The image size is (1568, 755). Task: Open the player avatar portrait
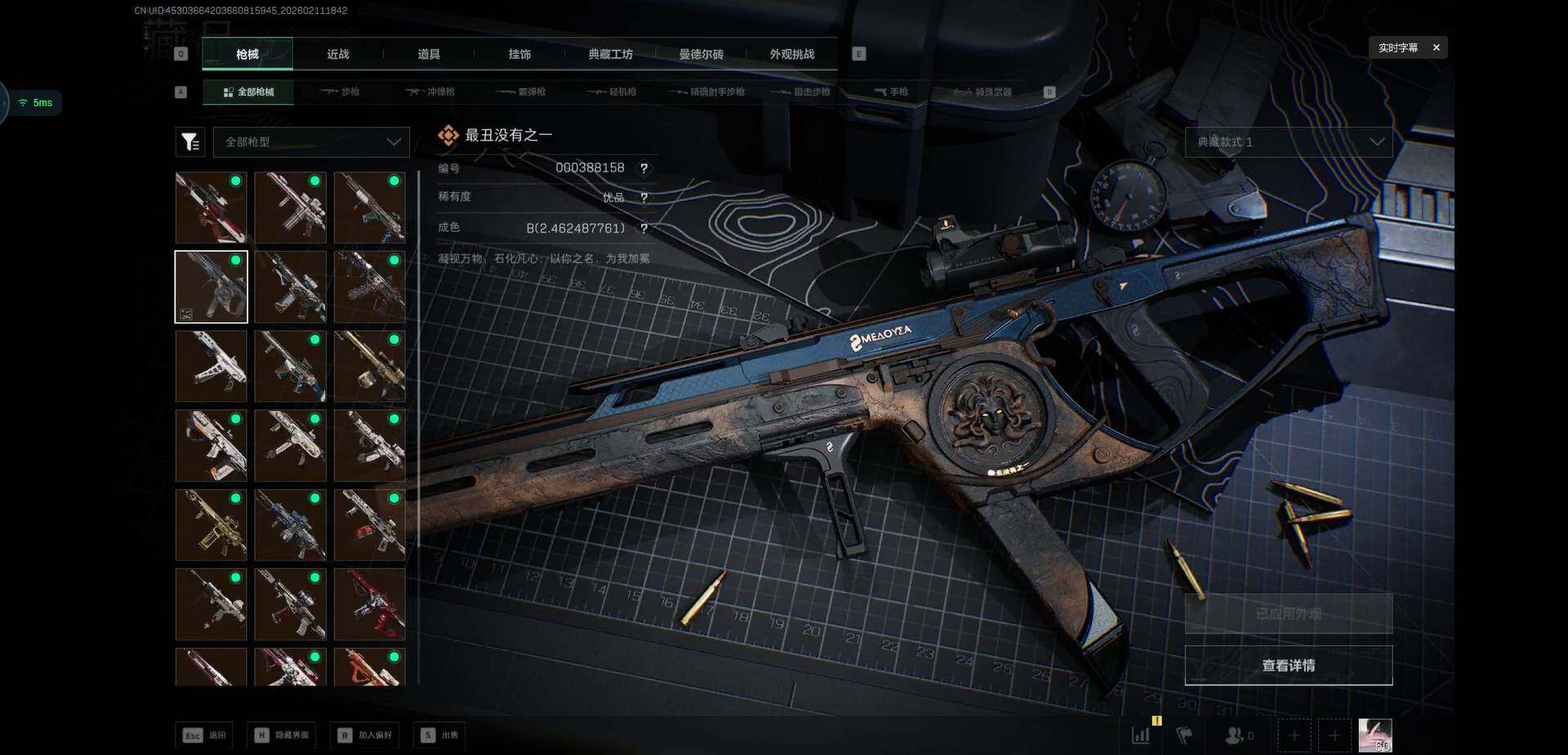(x=1374, y=735)
